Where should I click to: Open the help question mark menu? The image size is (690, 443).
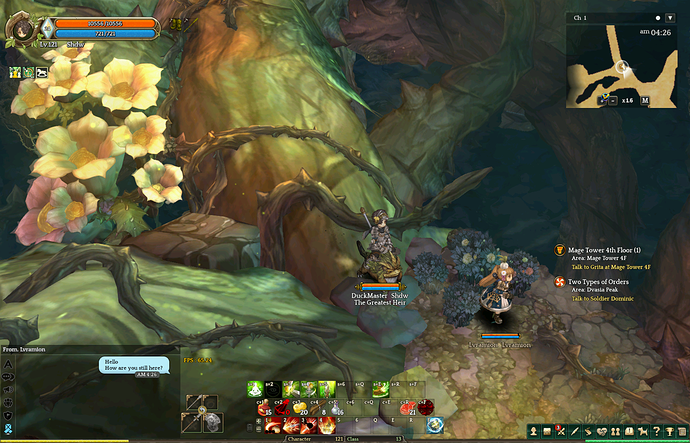pos(655,431)
